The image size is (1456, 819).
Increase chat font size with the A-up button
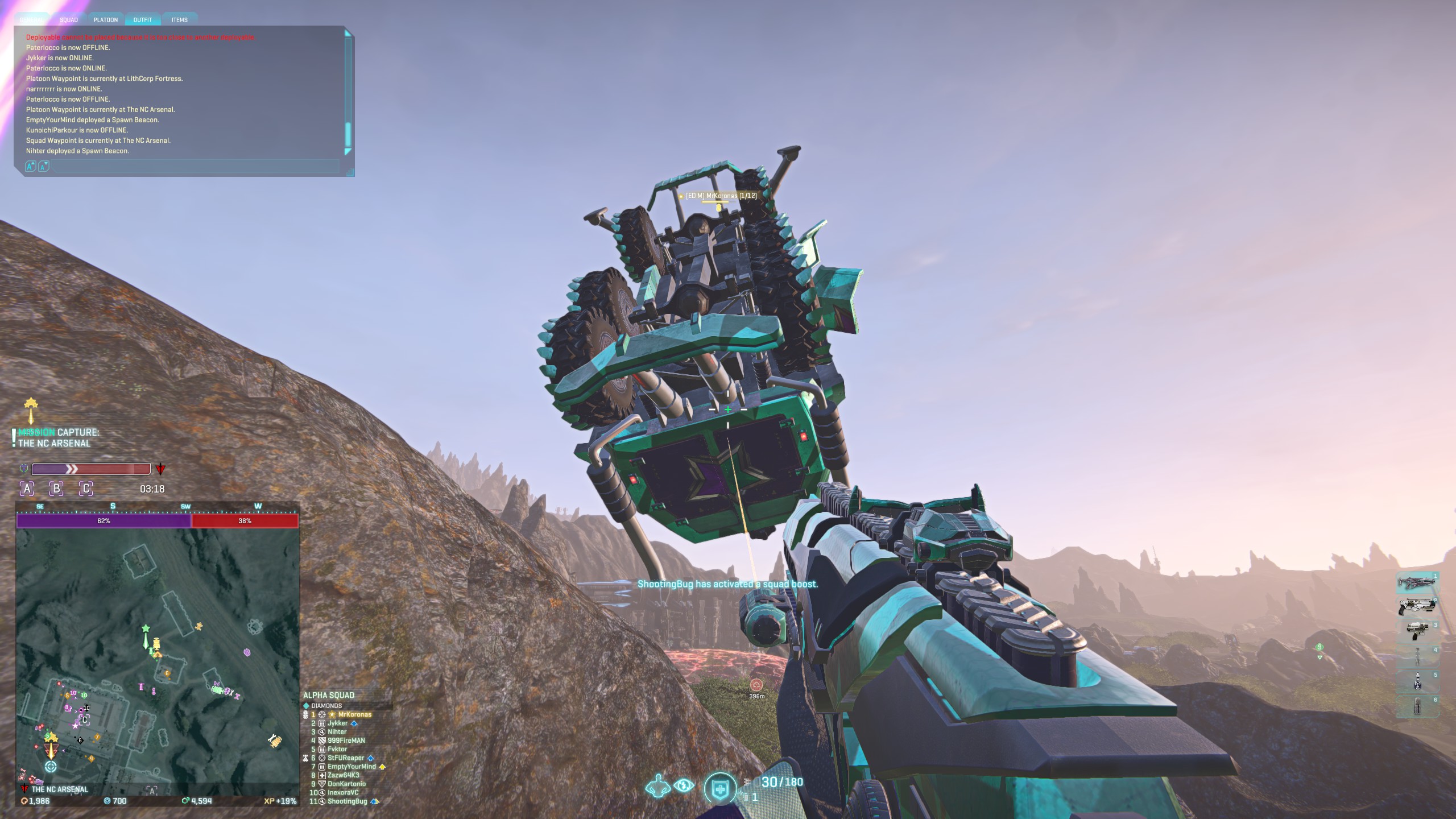[x=31, y=166]
